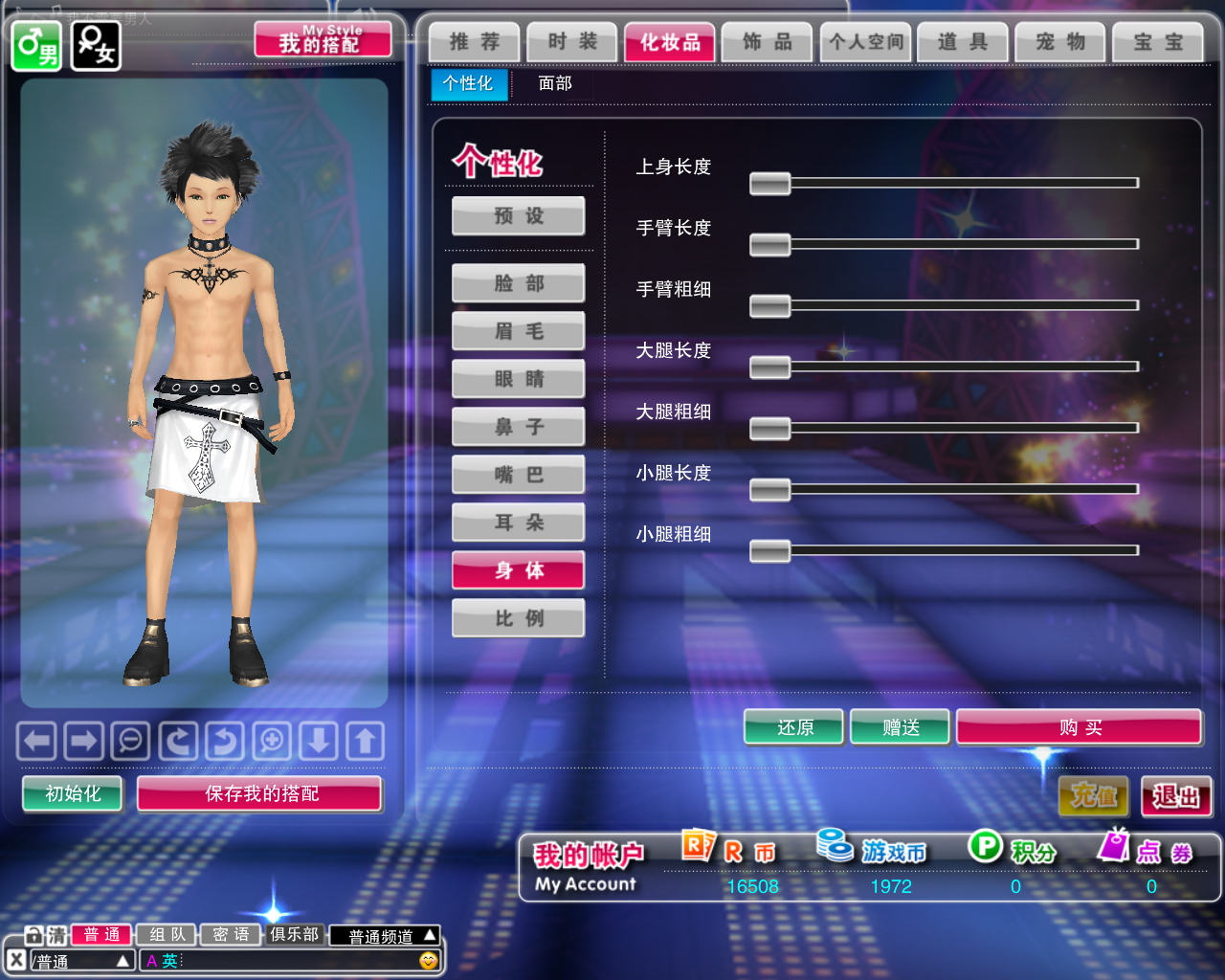Viewport: 1225px width, 980px height.
Task: Click the 还原 restore button
Action: pyautogui.click(x=794, y=727)
